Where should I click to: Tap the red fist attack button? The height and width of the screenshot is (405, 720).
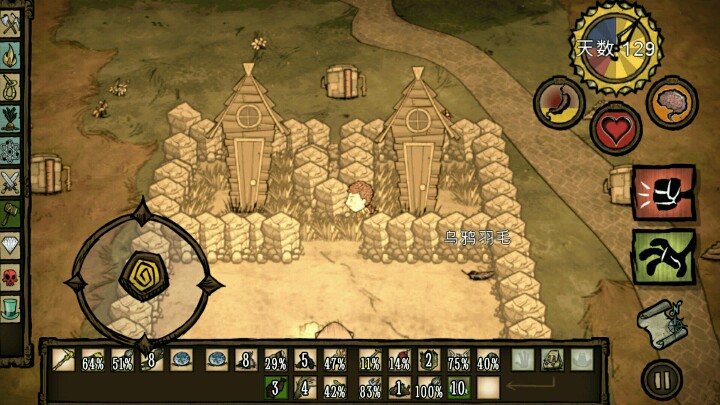coord(657,191)
